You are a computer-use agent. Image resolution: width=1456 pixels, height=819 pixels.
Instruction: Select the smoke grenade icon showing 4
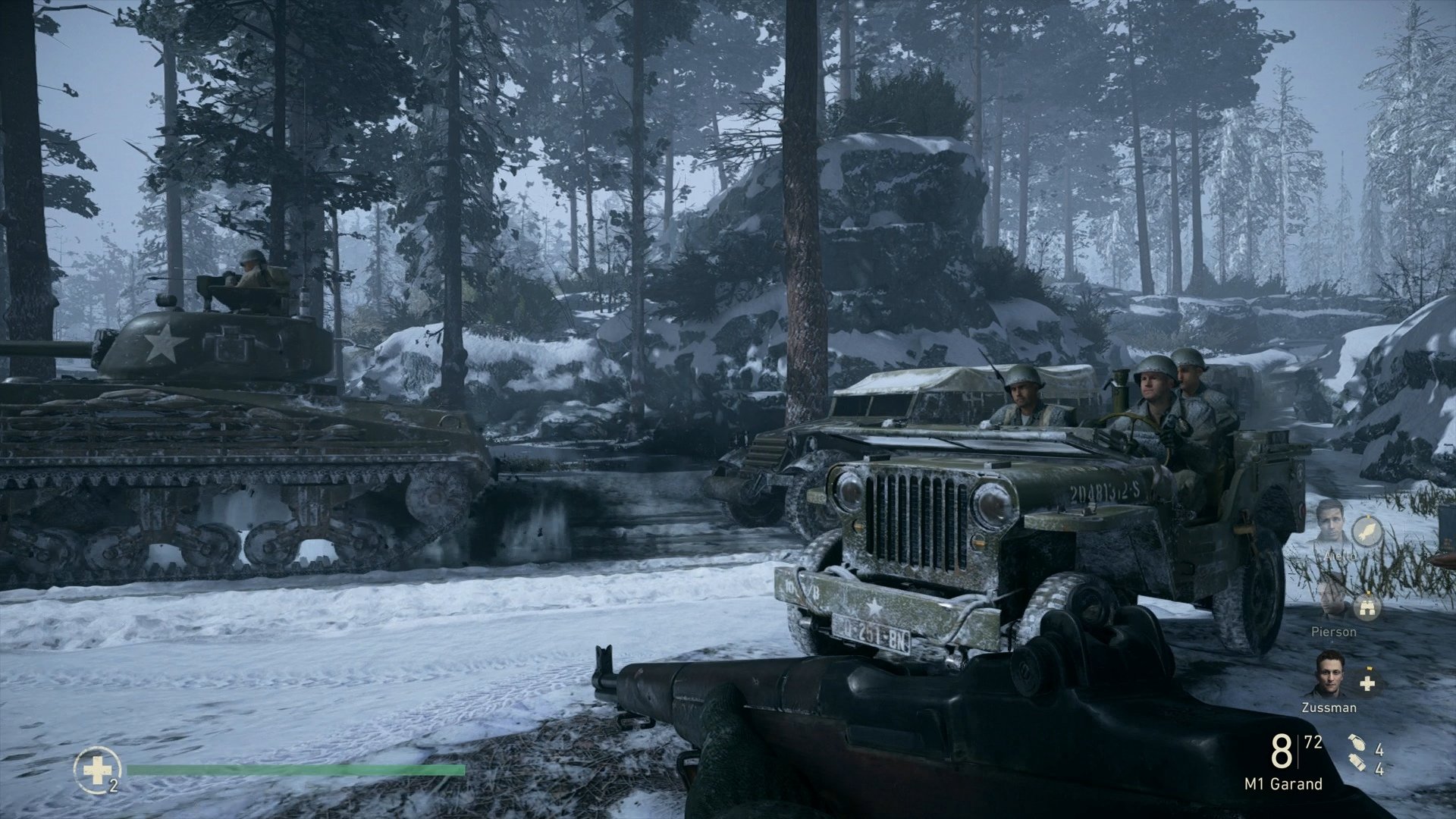pyautogui.click(x=1358, y=761)
